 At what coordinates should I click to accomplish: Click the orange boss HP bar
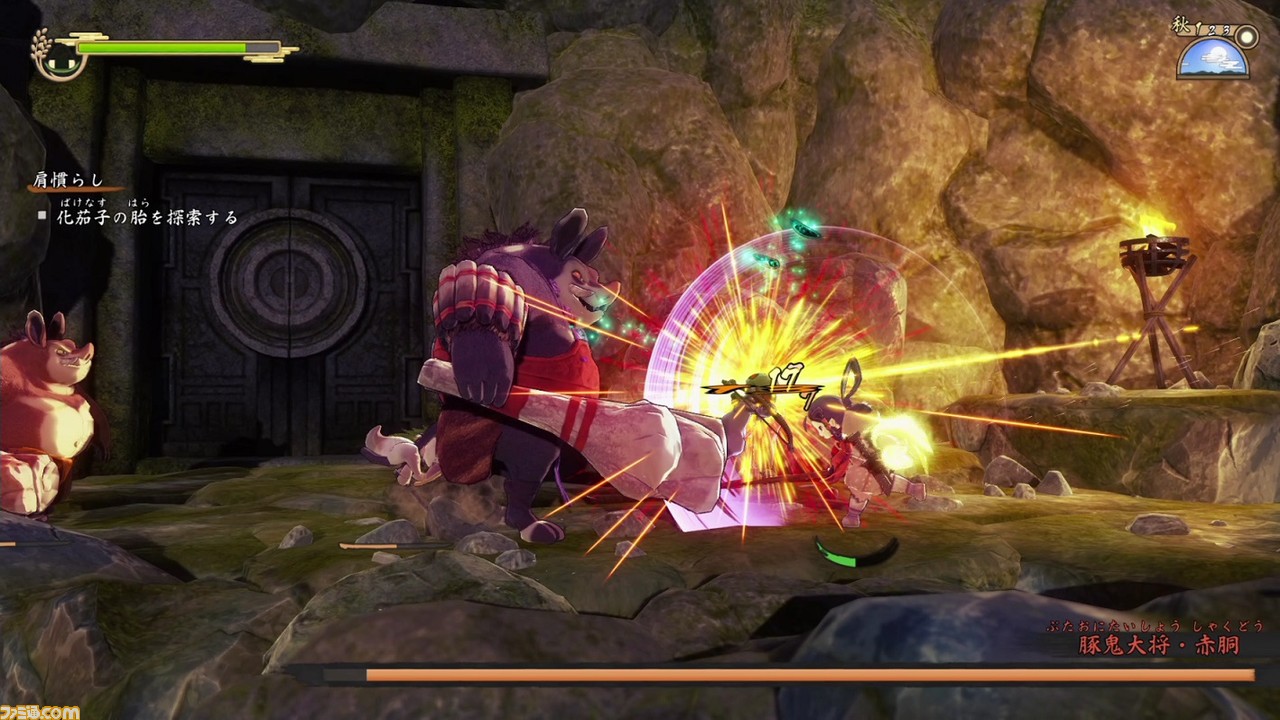(x=800, y=676)
